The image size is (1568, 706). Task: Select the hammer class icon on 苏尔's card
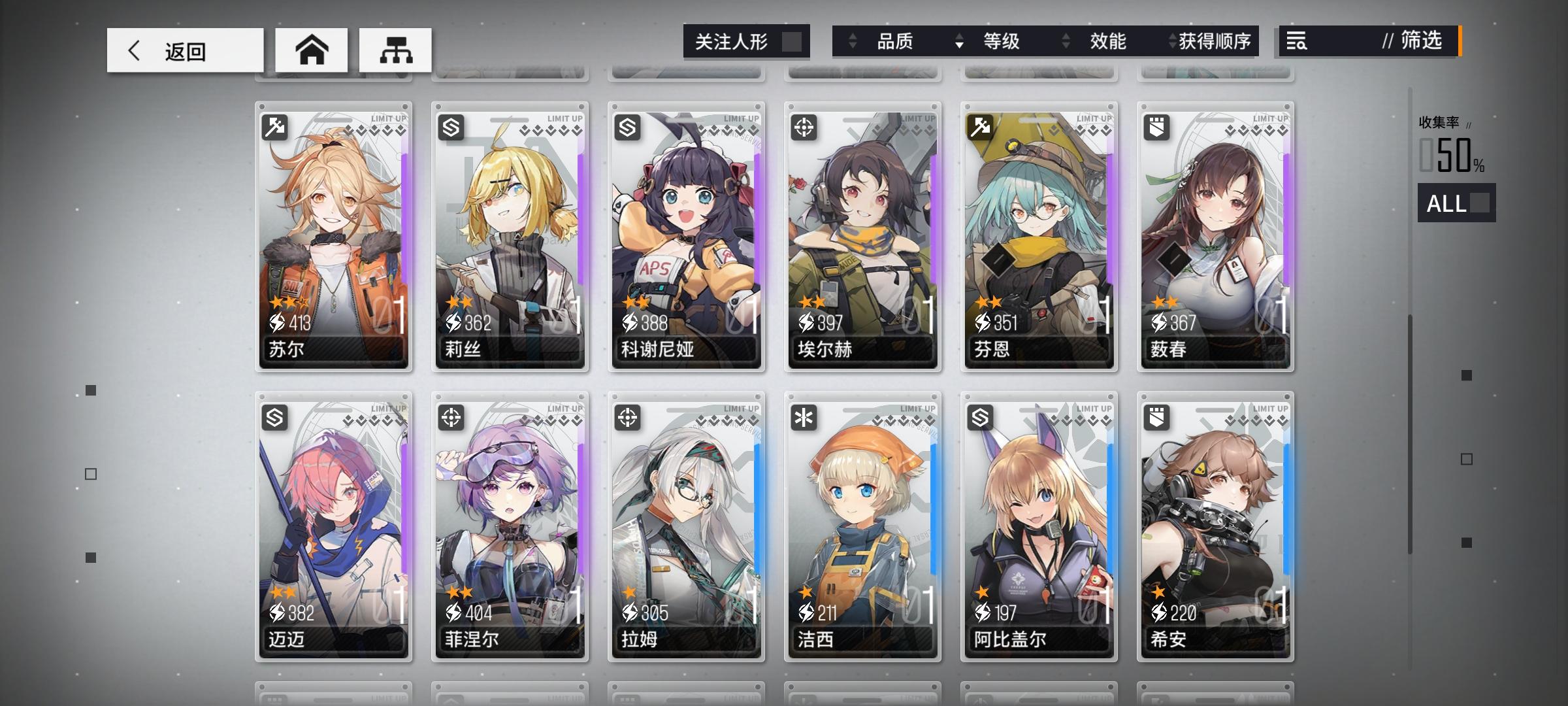pos(275,126)
